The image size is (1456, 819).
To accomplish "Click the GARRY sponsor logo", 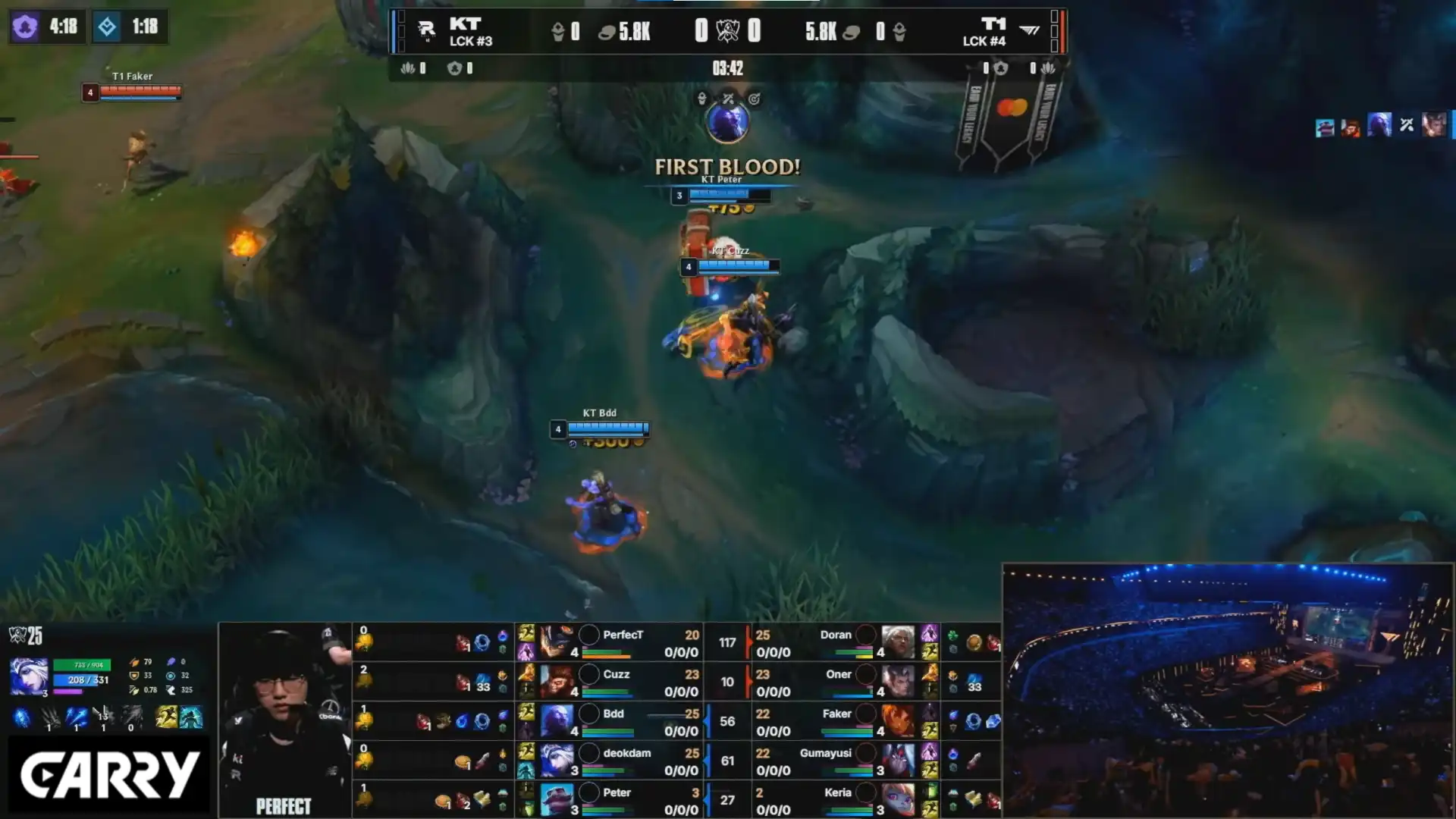I will [109, 775].
